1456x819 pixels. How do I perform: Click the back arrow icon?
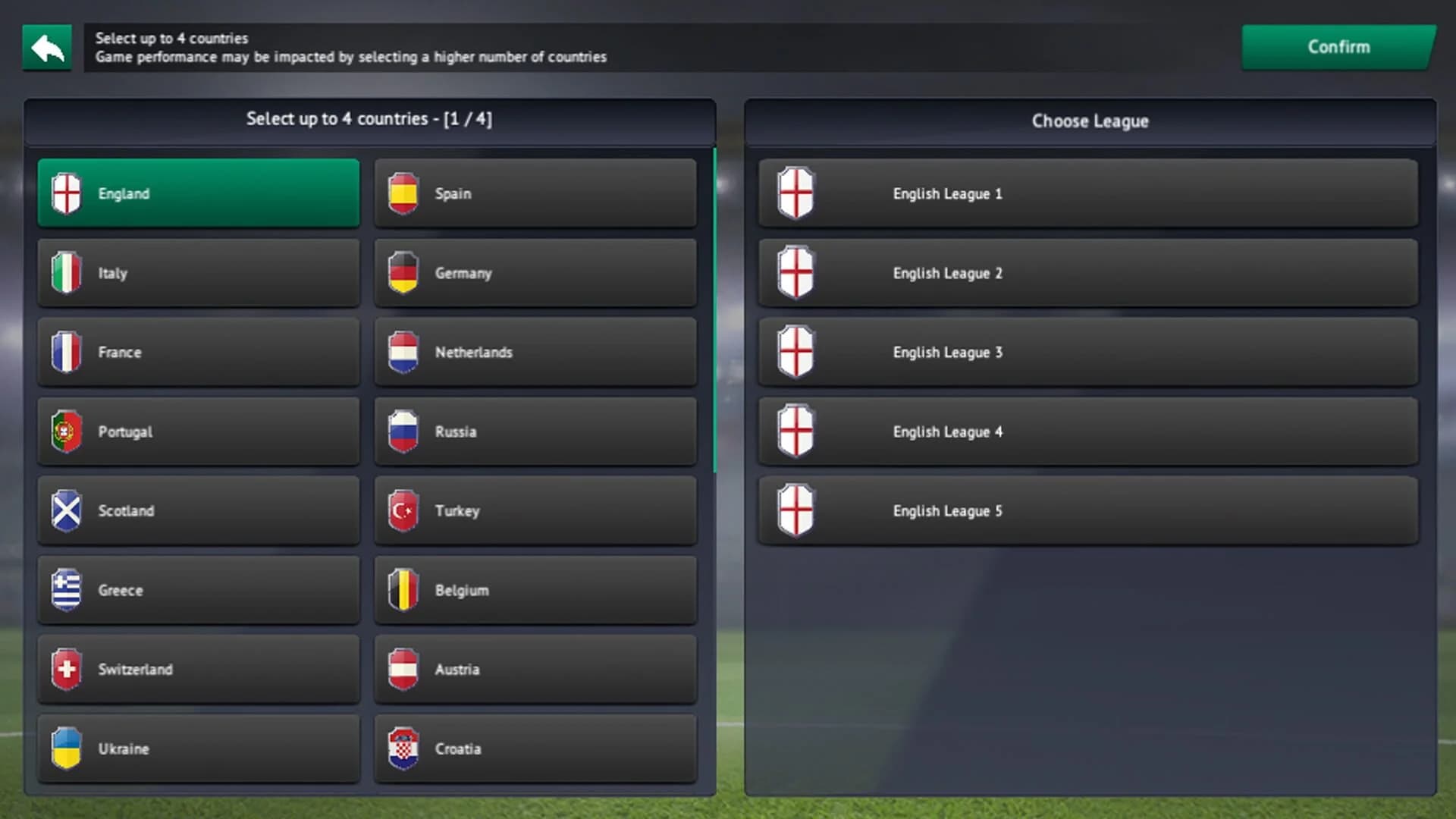(x=47, y=47)
